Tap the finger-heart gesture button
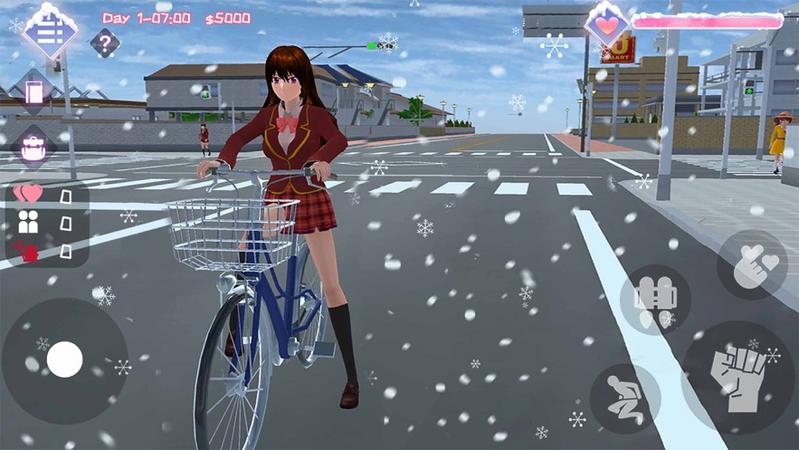Viewport: 799px width, 450px height. (x=752, y=265)
